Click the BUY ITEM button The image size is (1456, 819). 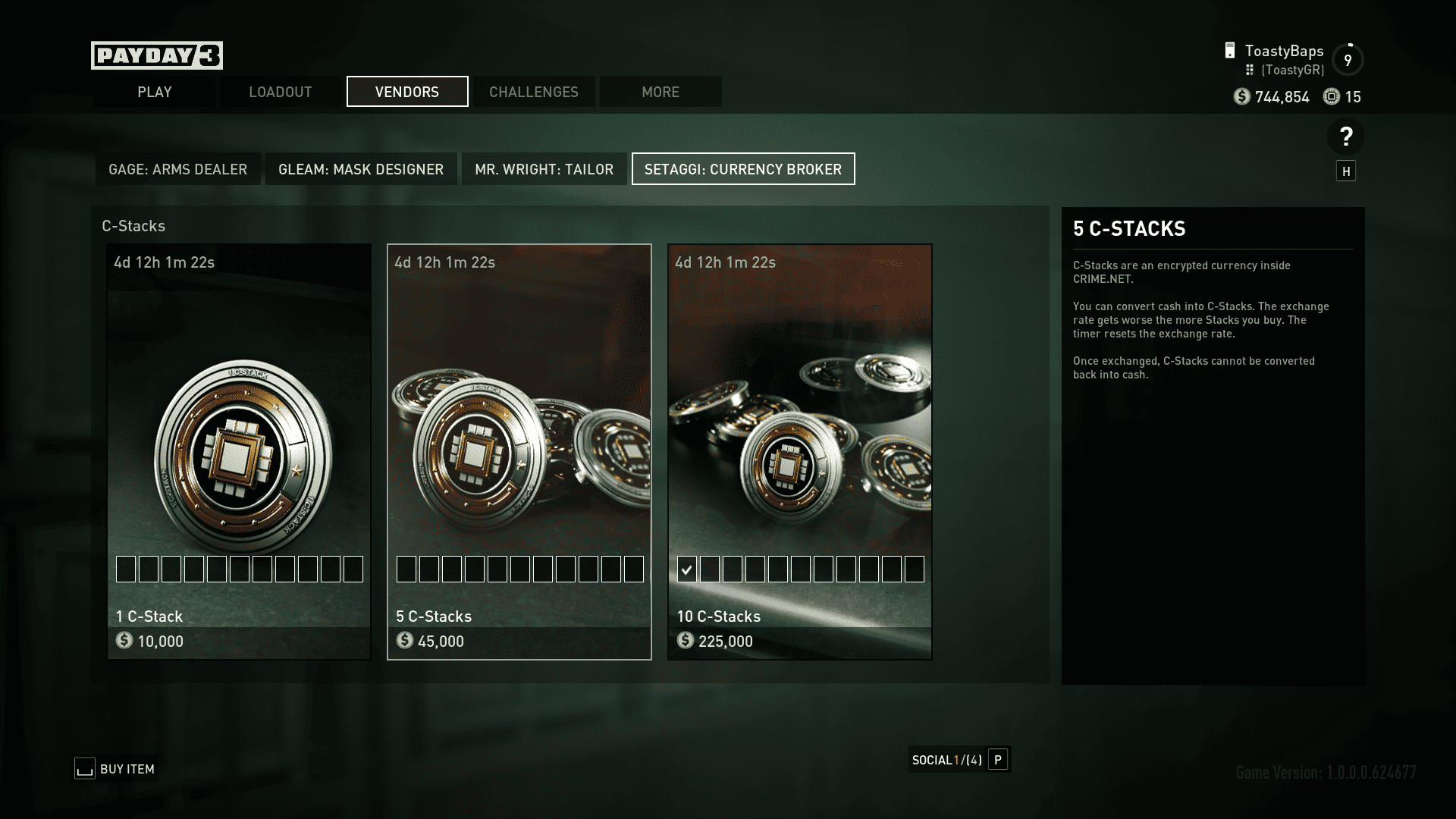tap(115, 768)
